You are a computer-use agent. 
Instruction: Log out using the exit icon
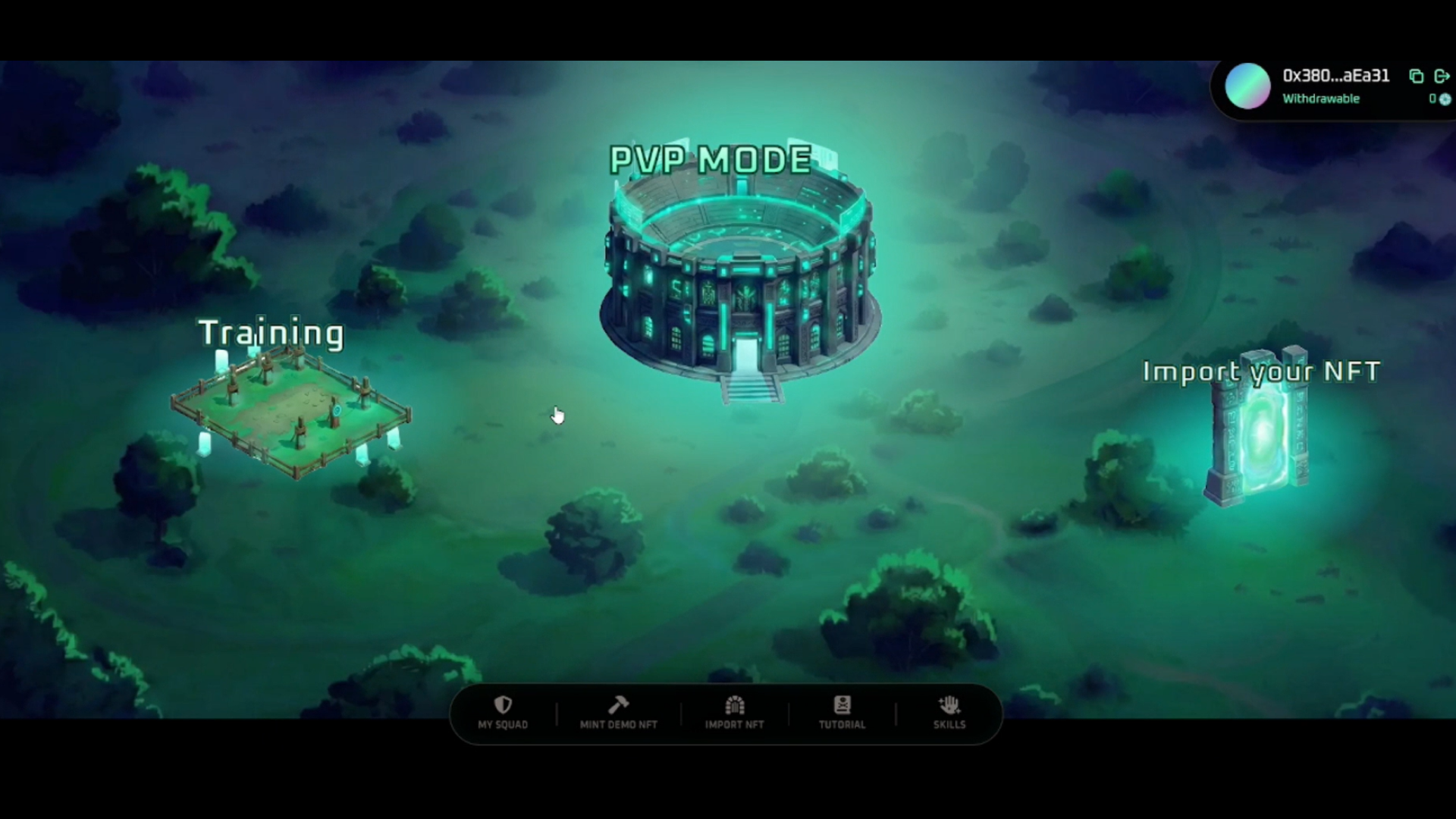(1442, 76)
